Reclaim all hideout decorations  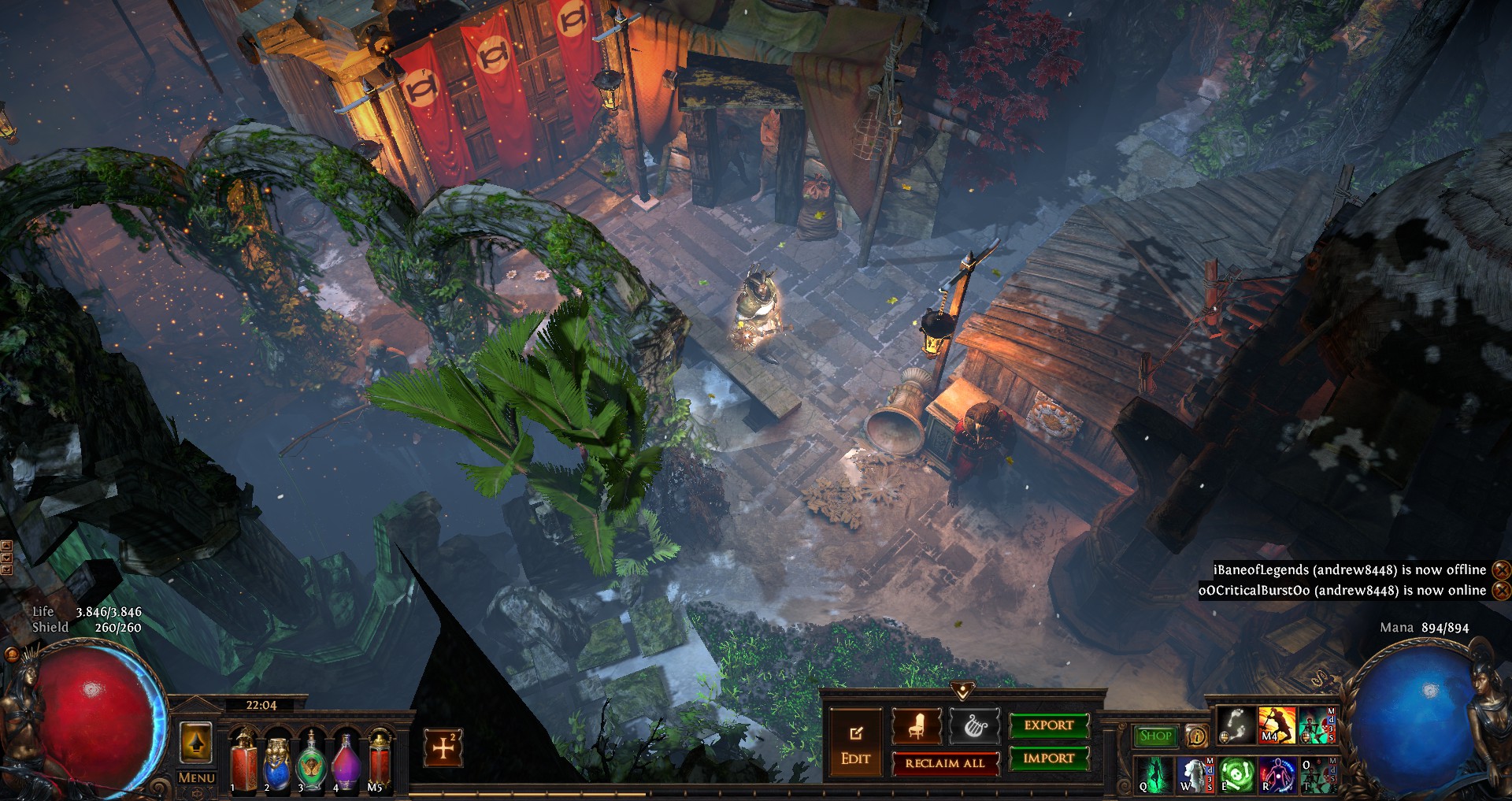(x=945, y=762)
